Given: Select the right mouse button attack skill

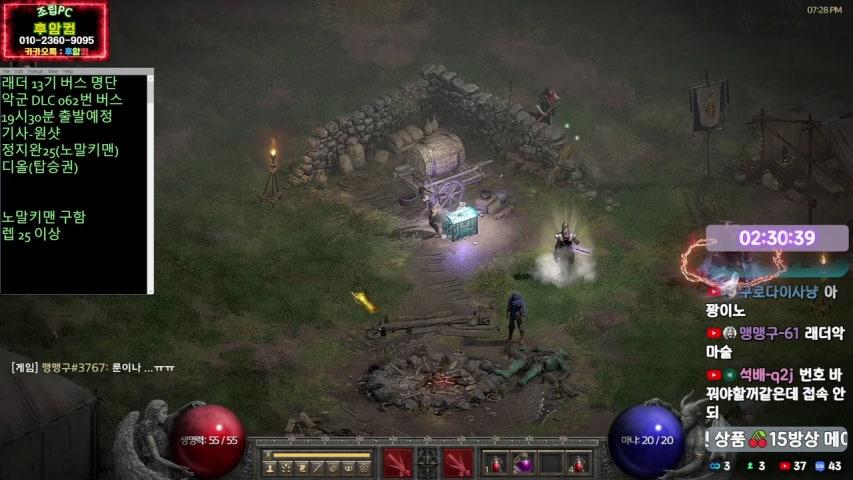Looking at the screenshot, I should [x=458, y=462].
